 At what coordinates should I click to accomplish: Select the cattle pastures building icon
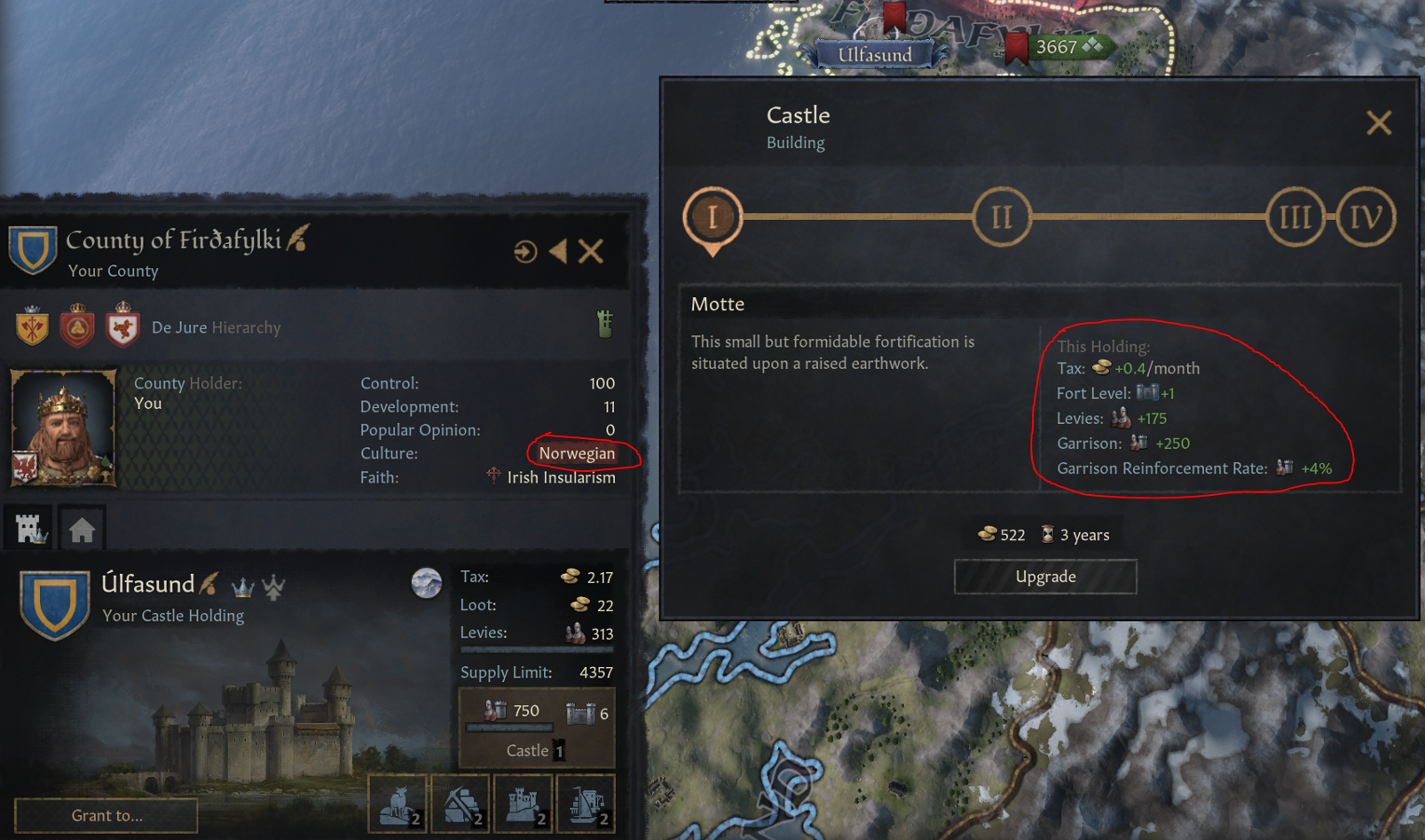398,803
